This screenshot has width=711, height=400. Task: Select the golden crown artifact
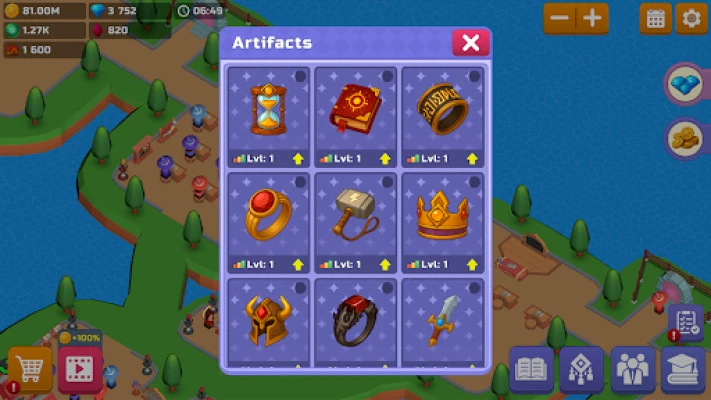tap(442, 217)
